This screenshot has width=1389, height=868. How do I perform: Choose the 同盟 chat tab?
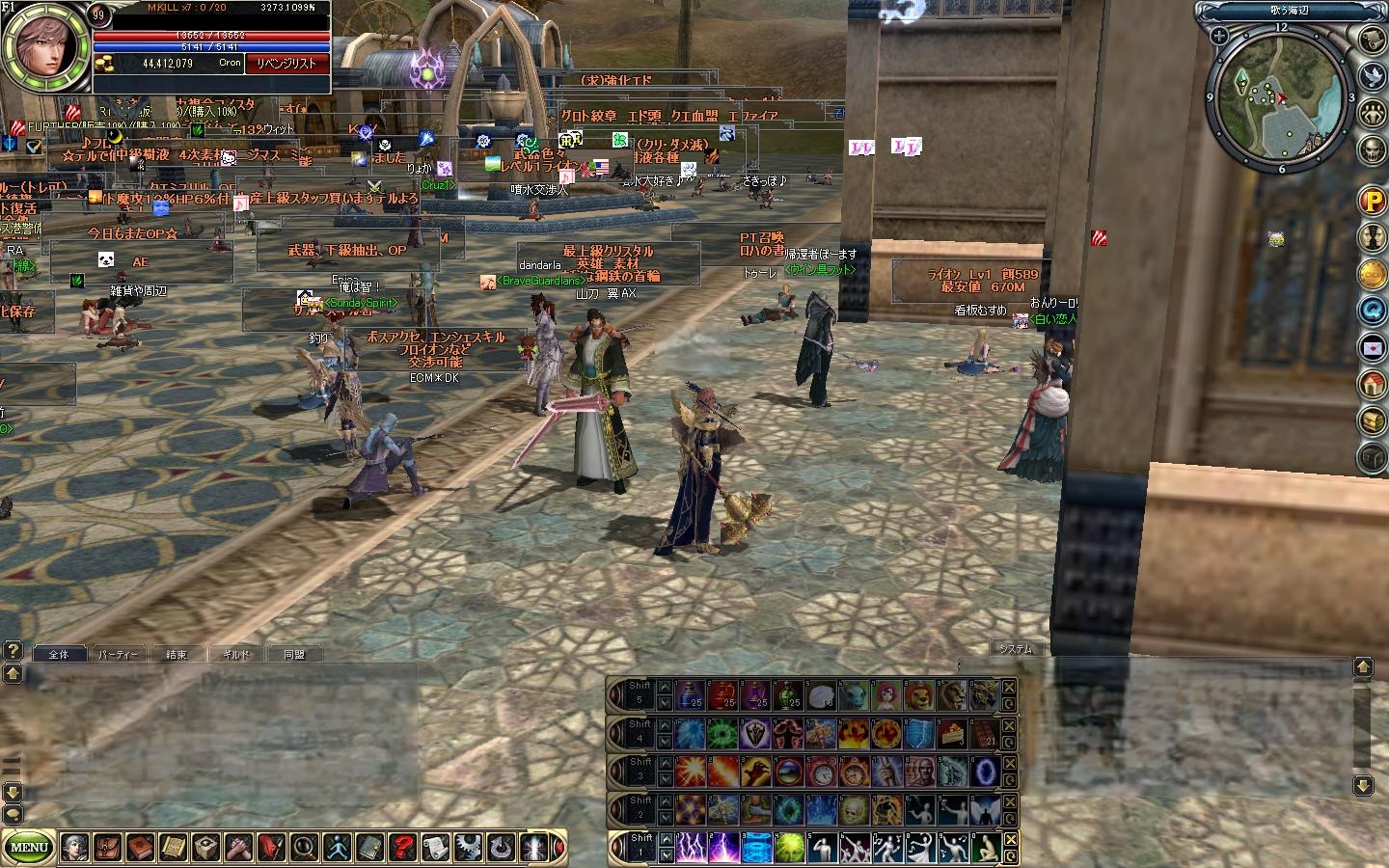pos(293,654)
